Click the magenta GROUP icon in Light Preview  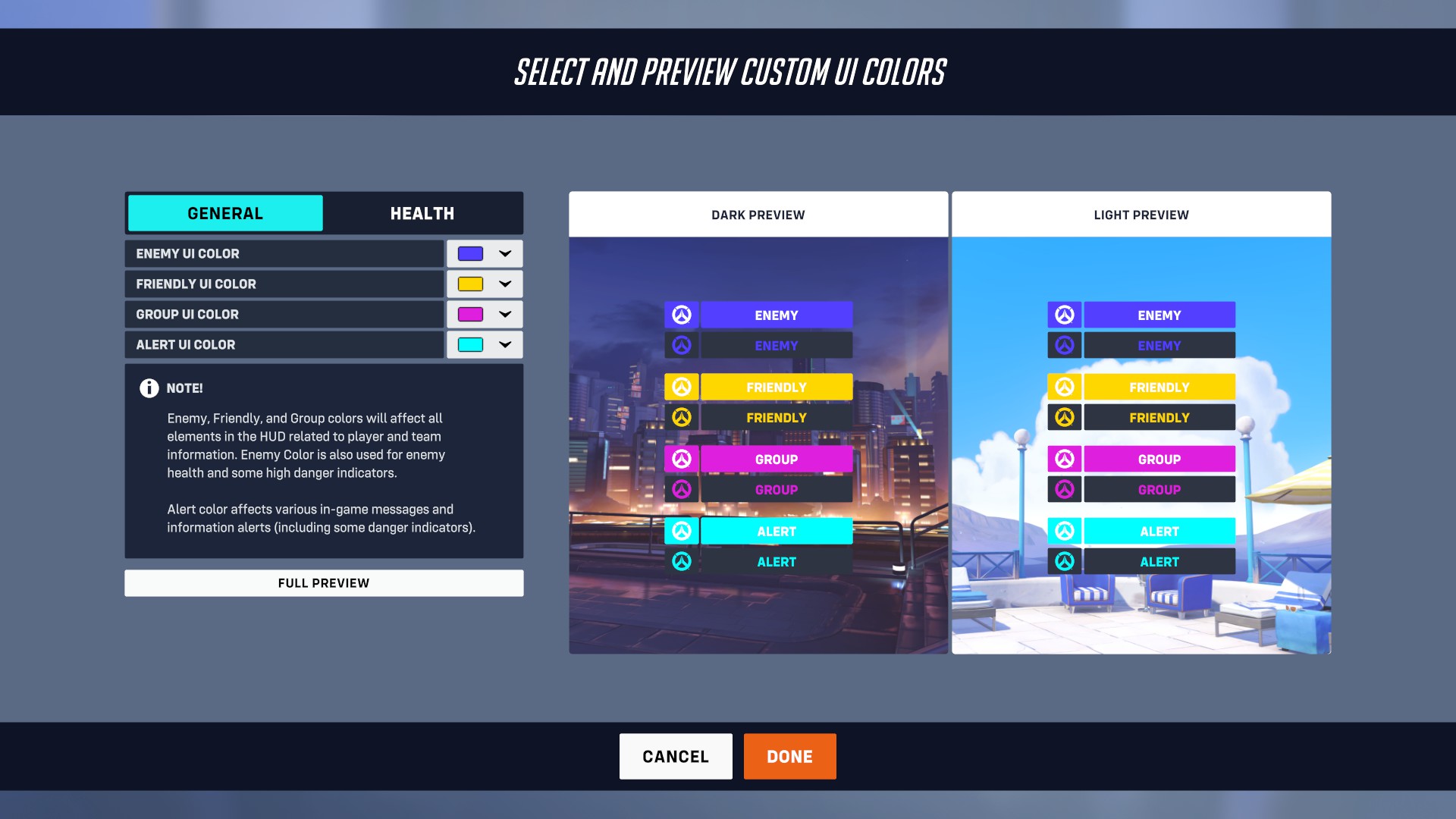[x=1065, y=459]
